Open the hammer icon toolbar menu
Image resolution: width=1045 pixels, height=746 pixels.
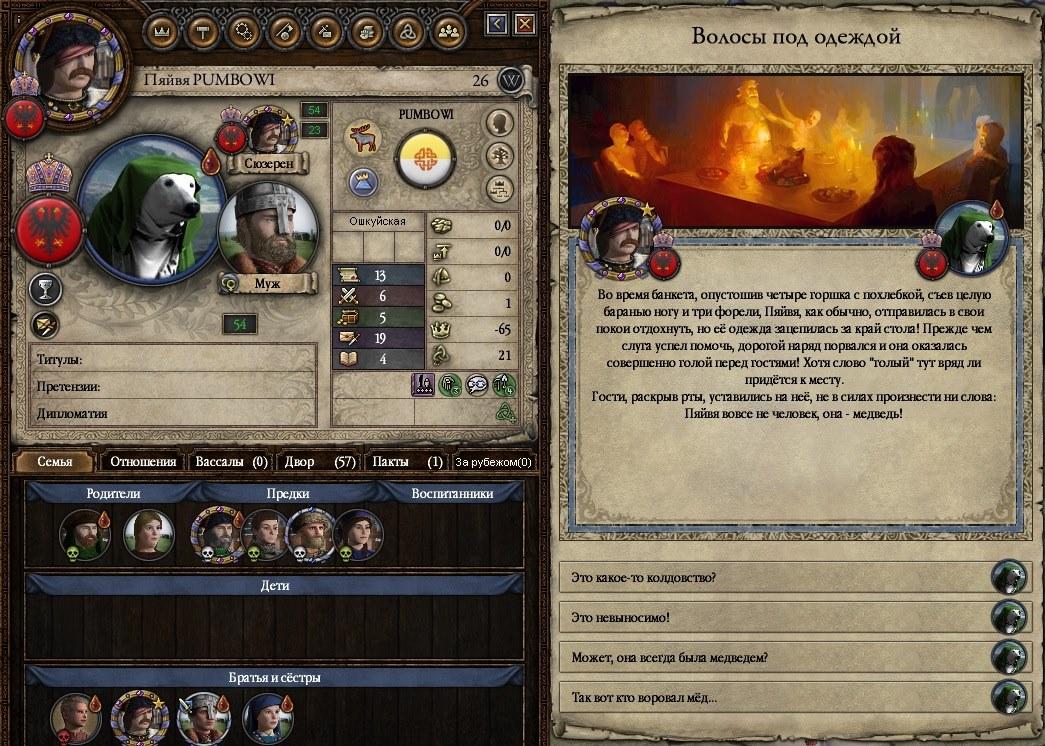pyautogui.click(x=202, y=31)
